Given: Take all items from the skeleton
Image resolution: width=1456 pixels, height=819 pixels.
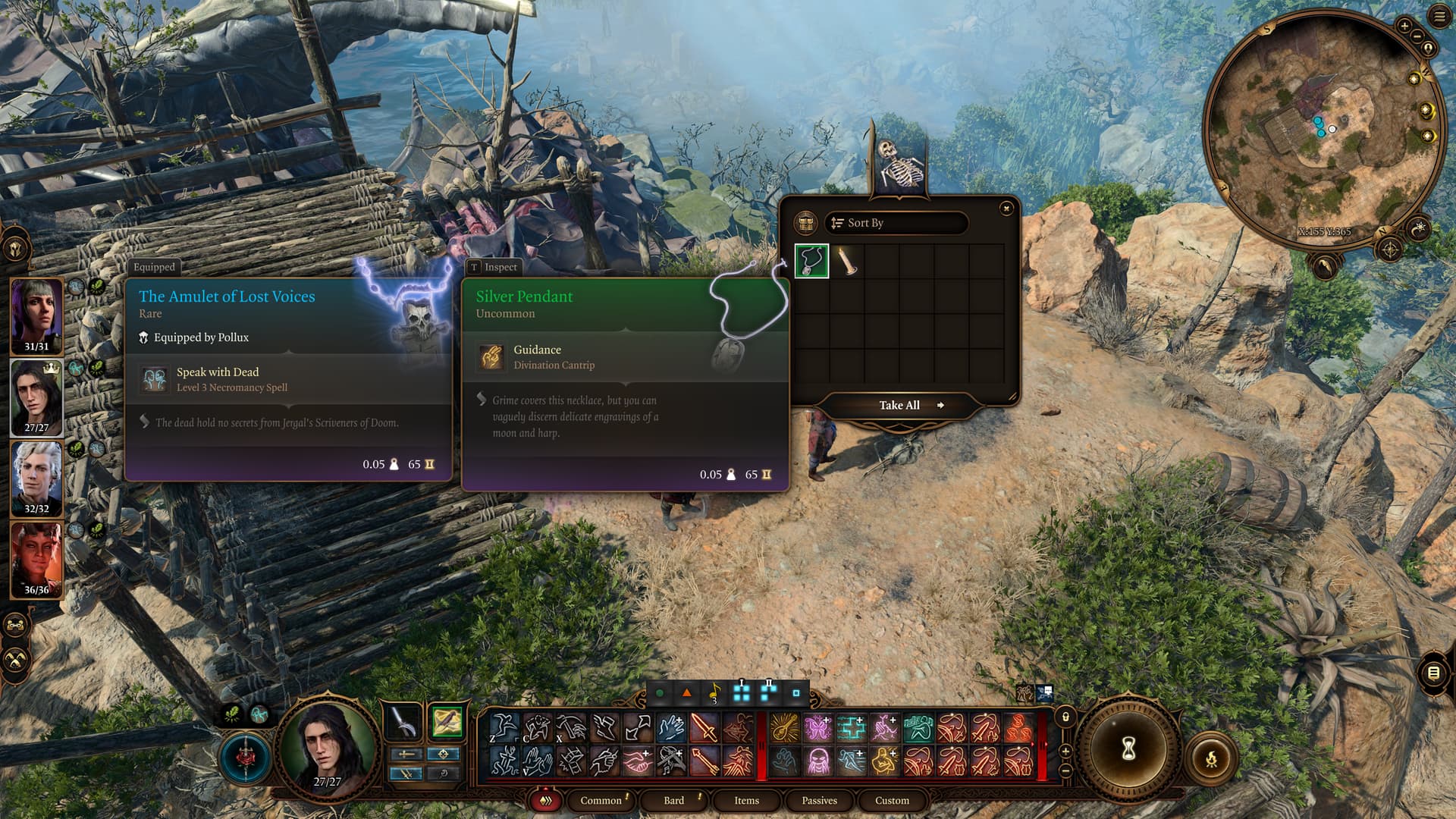Looking at the screenshot, I should [x=899, y=406].
